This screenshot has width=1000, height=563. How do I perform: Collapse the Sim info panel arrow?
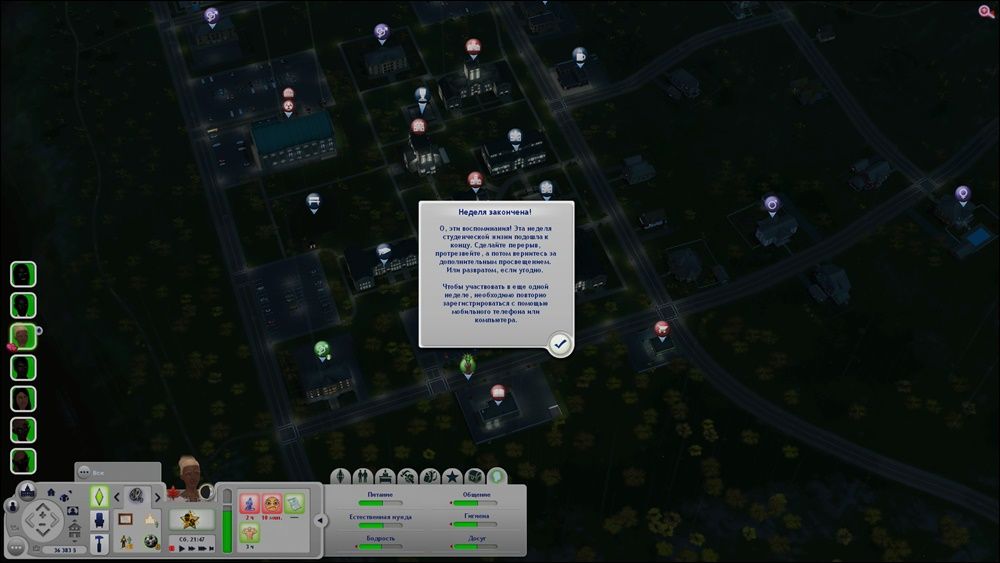(320, 520)
